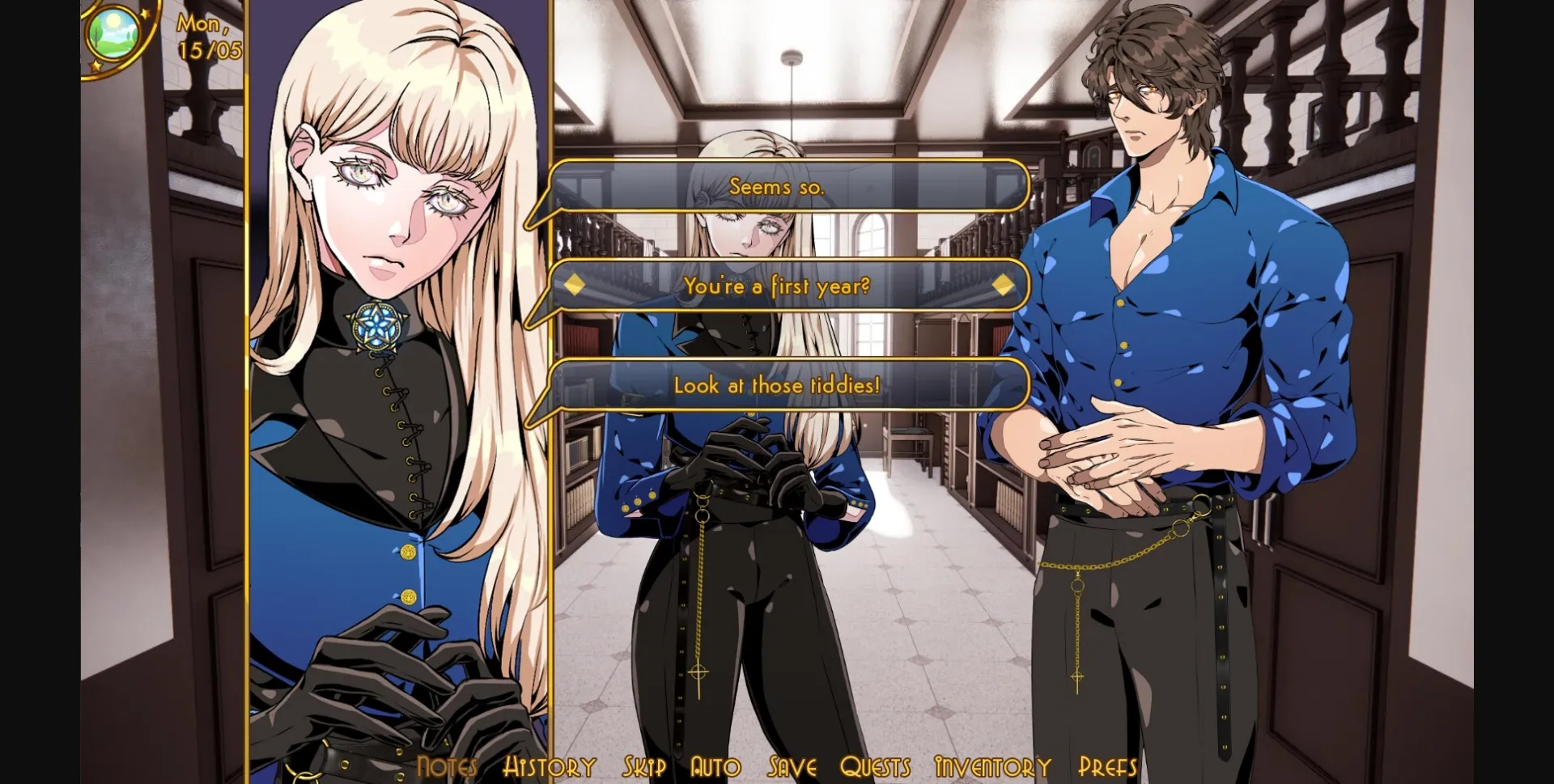Click the star decoration on the gold medallion
1554x784 pixels.
146,14
